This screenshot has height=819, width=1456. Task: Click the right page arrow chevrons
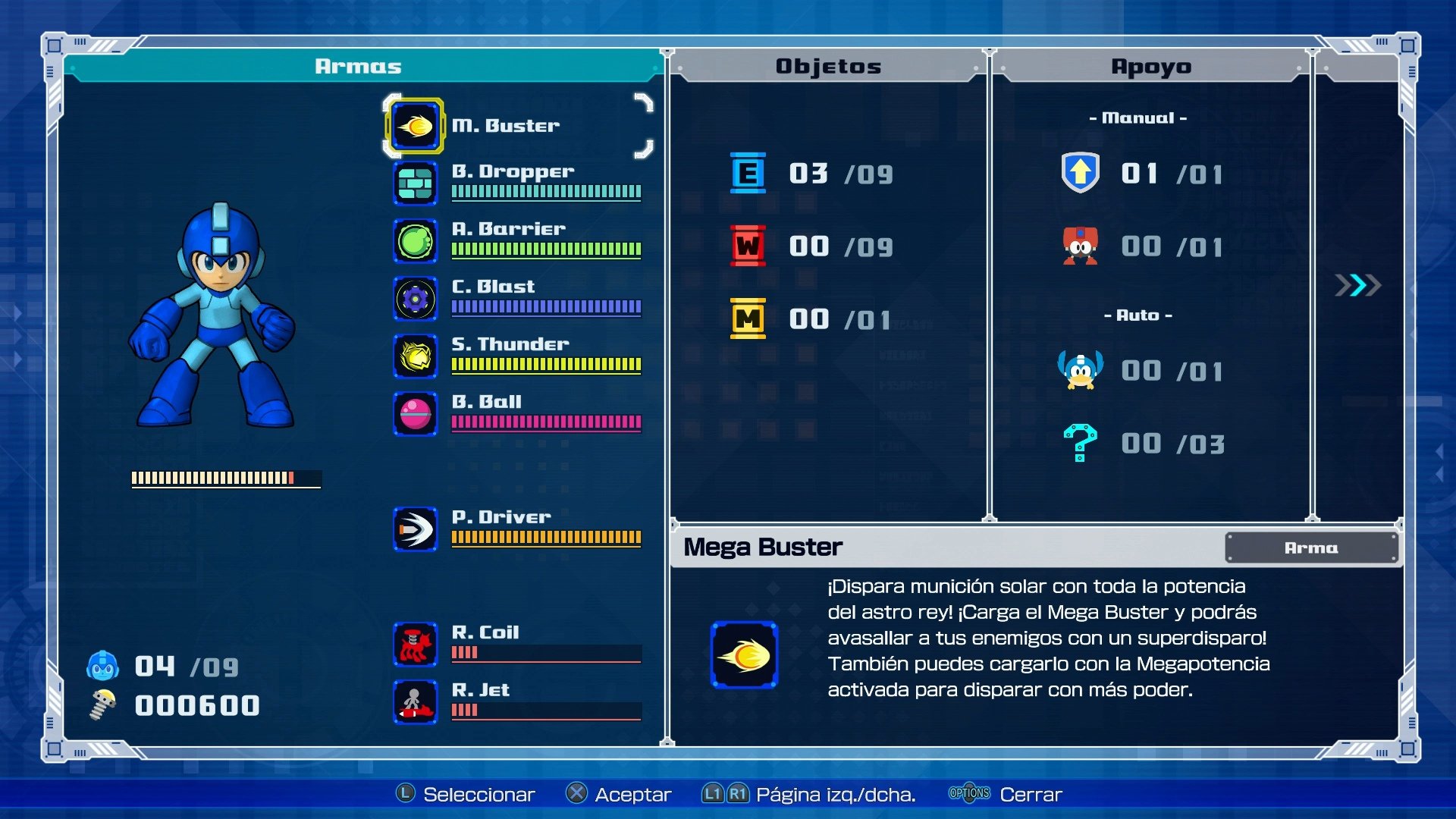(x=1357, y=285)
